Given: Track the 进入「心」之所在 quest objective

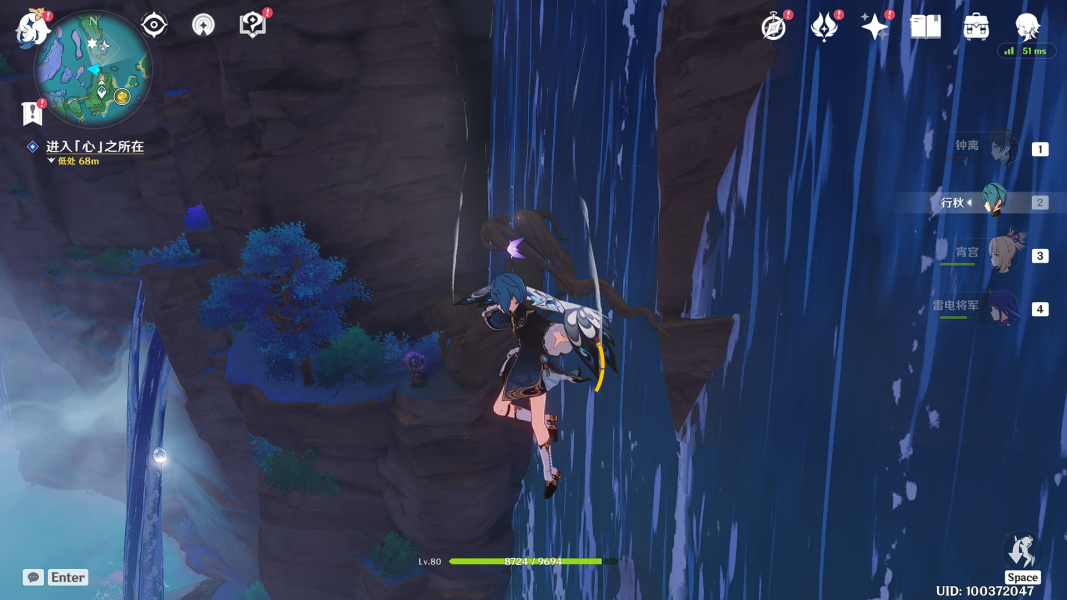Looking at the screenshot, I should tap(94, 147).
